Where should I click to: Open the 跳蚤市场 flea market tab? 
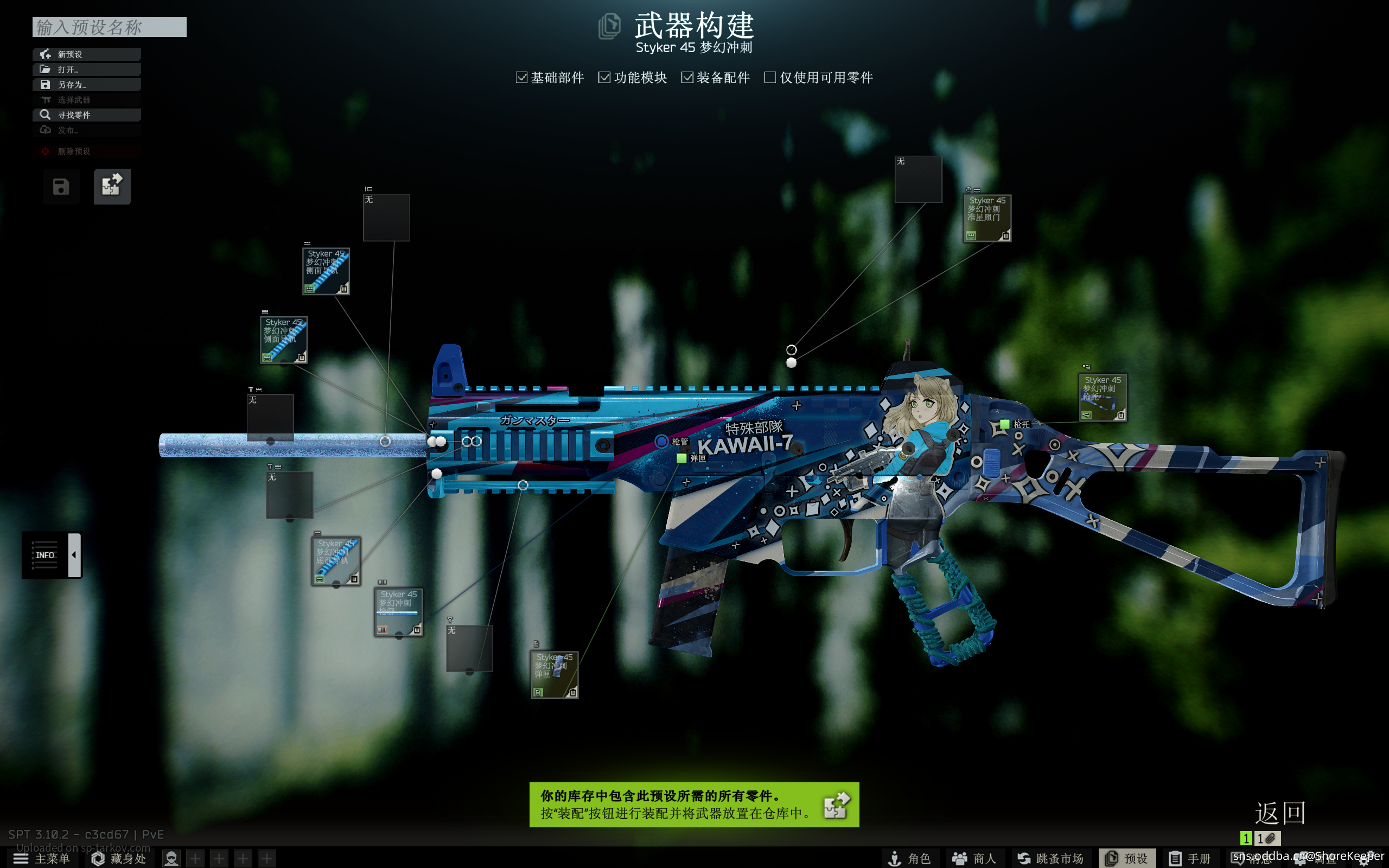click(1050, 858)
